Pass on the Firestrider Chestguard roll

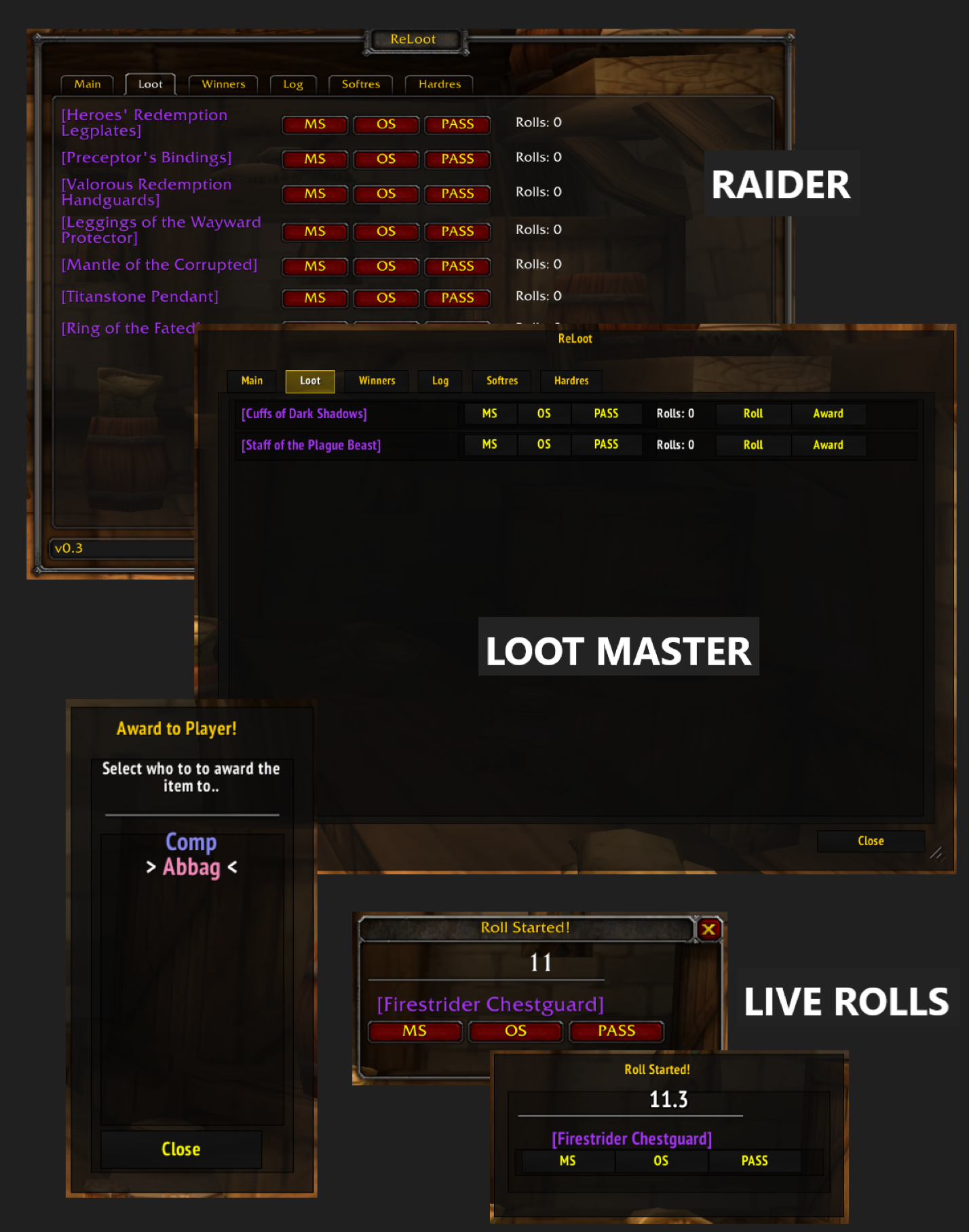click(615, 1031)
